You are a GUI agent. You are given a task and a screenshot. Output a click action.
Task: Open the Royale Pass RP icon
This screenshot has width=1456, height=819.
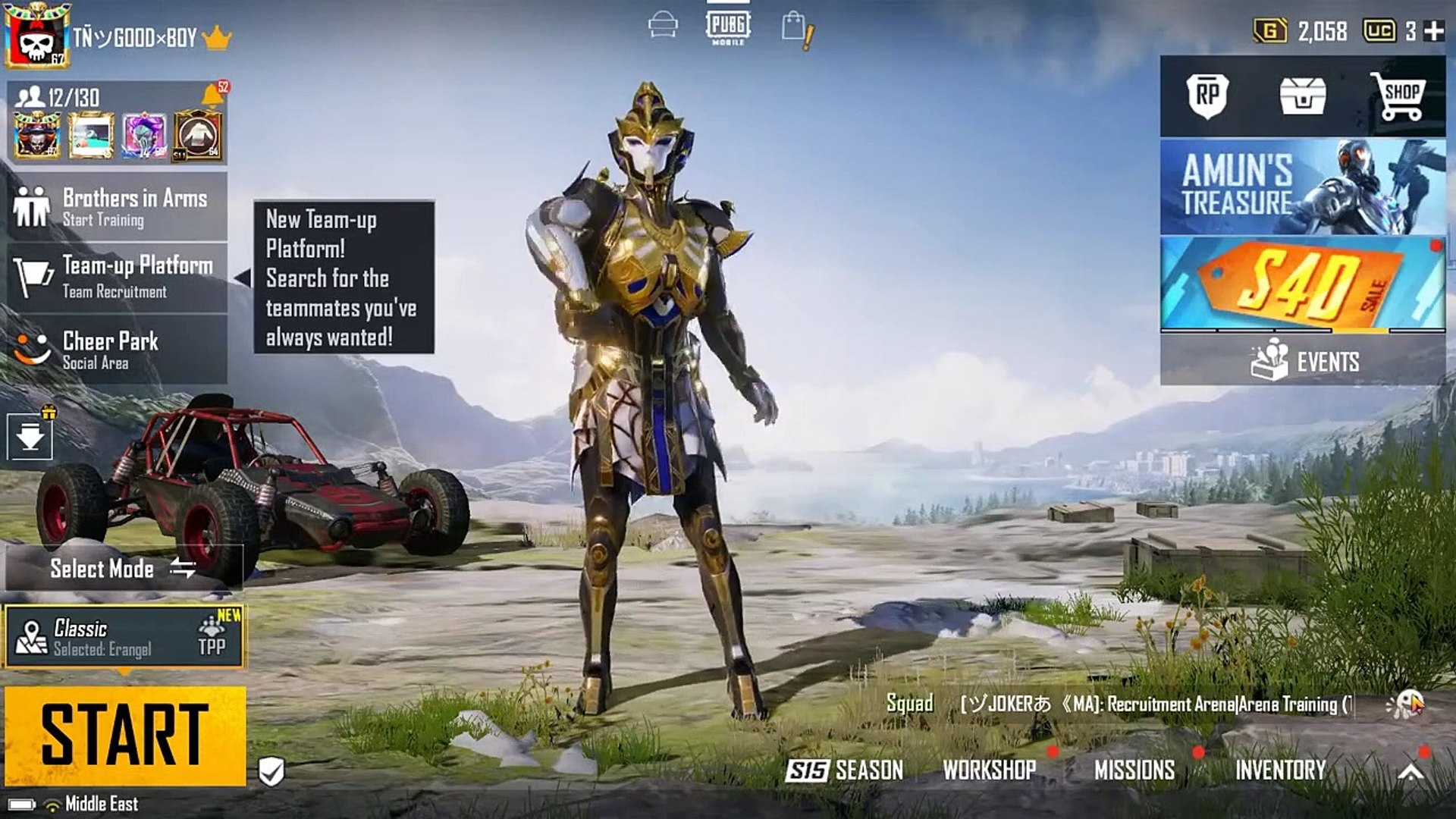pyautogui.click(x=1207, y=96)
